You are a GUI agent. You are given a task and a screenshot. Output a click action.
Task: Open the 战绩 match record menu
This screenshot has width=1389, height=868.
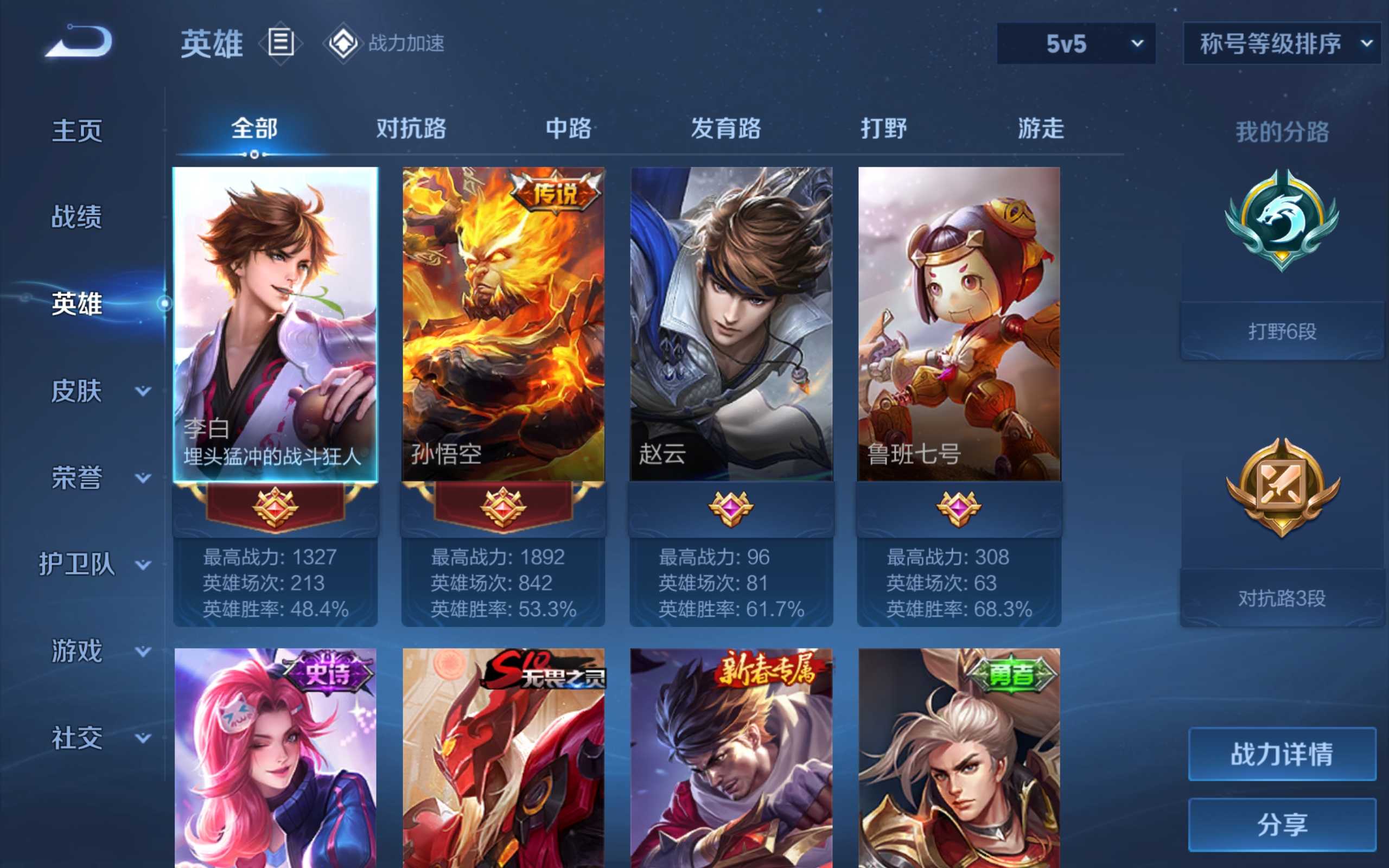click(x=77, y=217)
